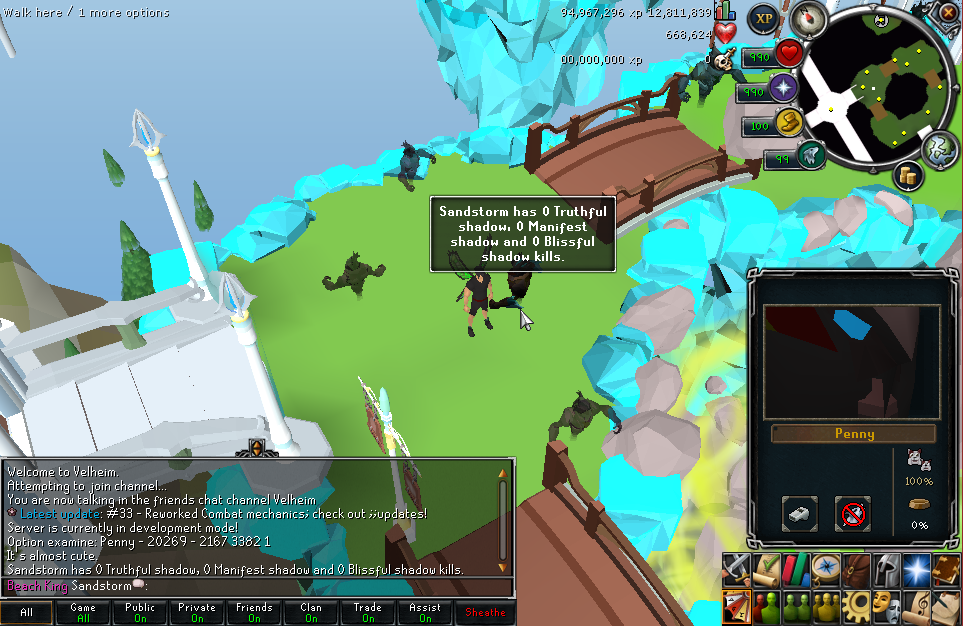Image resolution: width=963 pixels, height=626 pixels.
Task: Open the backpack inventory tab
Action: tap(856, 569)
